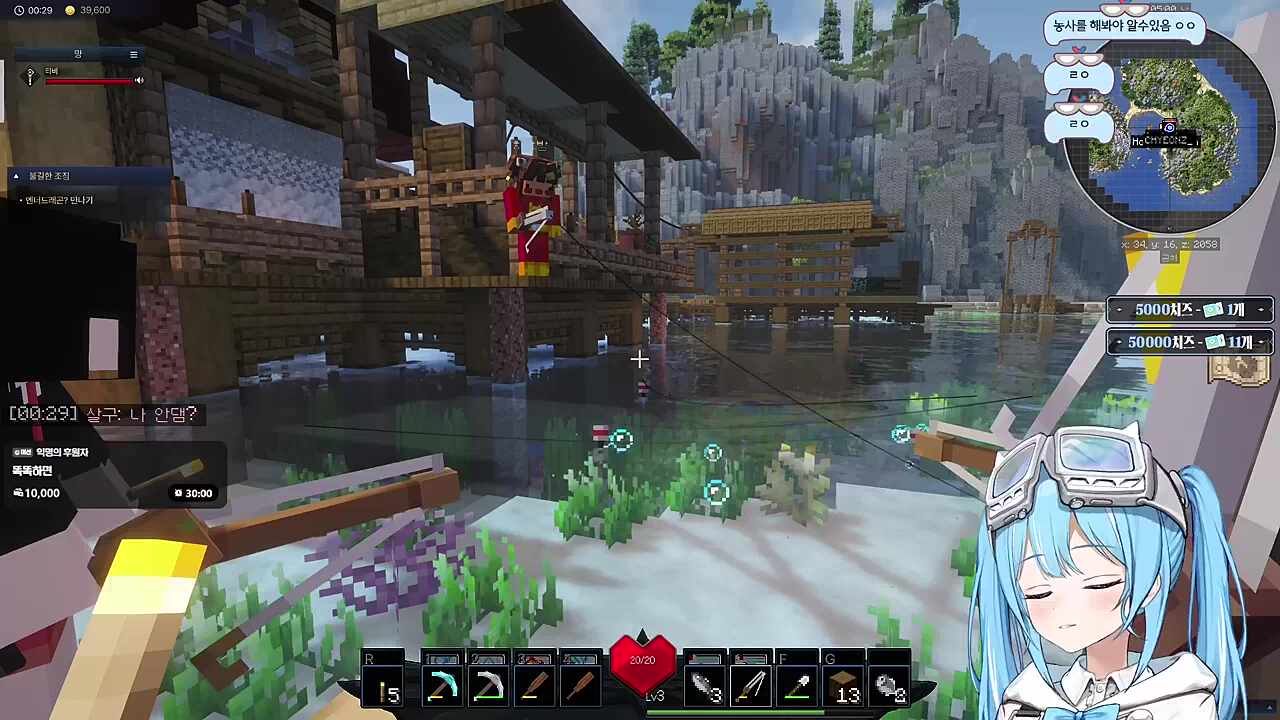
Task: Select the feather slot with 3
Action: click(705, 686)
